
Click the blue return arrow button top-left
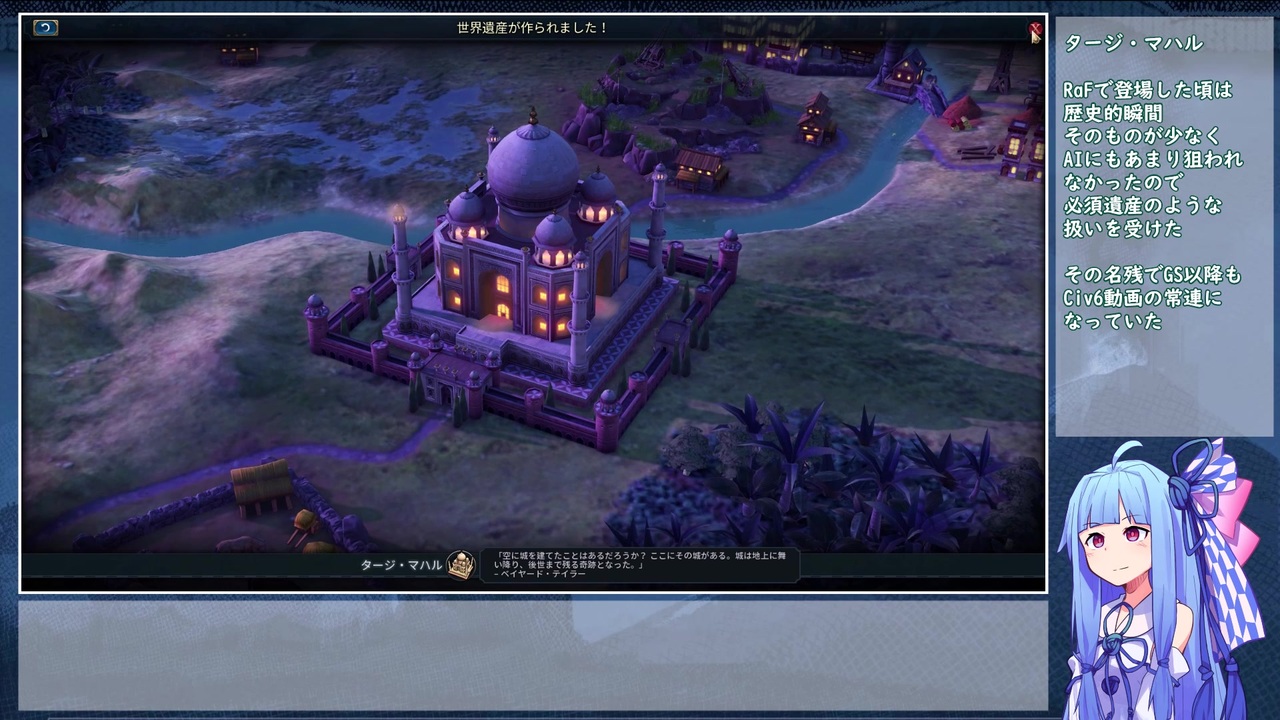coord(44,28)
